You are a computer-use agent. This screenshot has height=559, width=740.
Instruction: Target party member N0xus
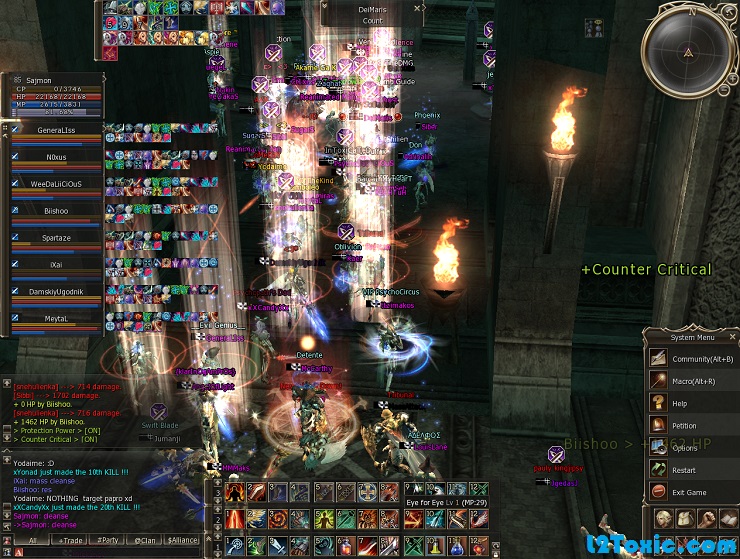(x=56, y=157)
